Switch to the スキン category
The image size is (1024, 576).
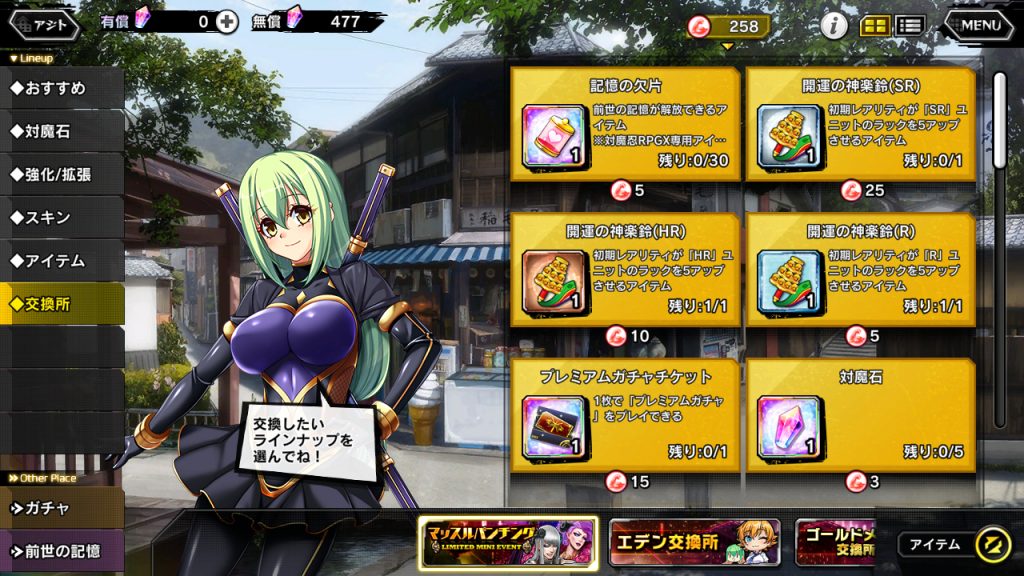[x=62, y=217]
